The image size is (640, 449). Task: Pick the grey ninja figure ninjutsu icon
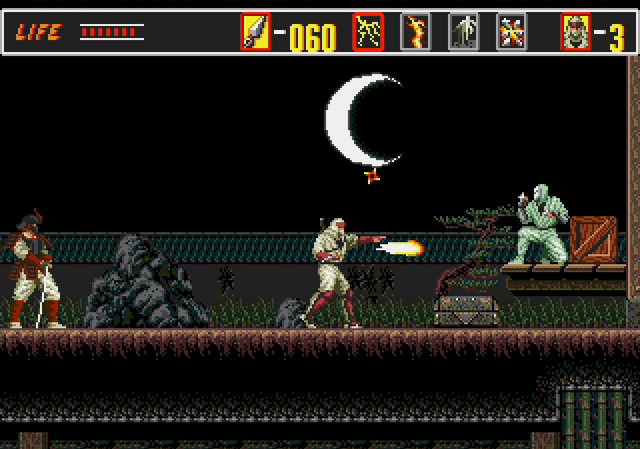tap(463, 32)
